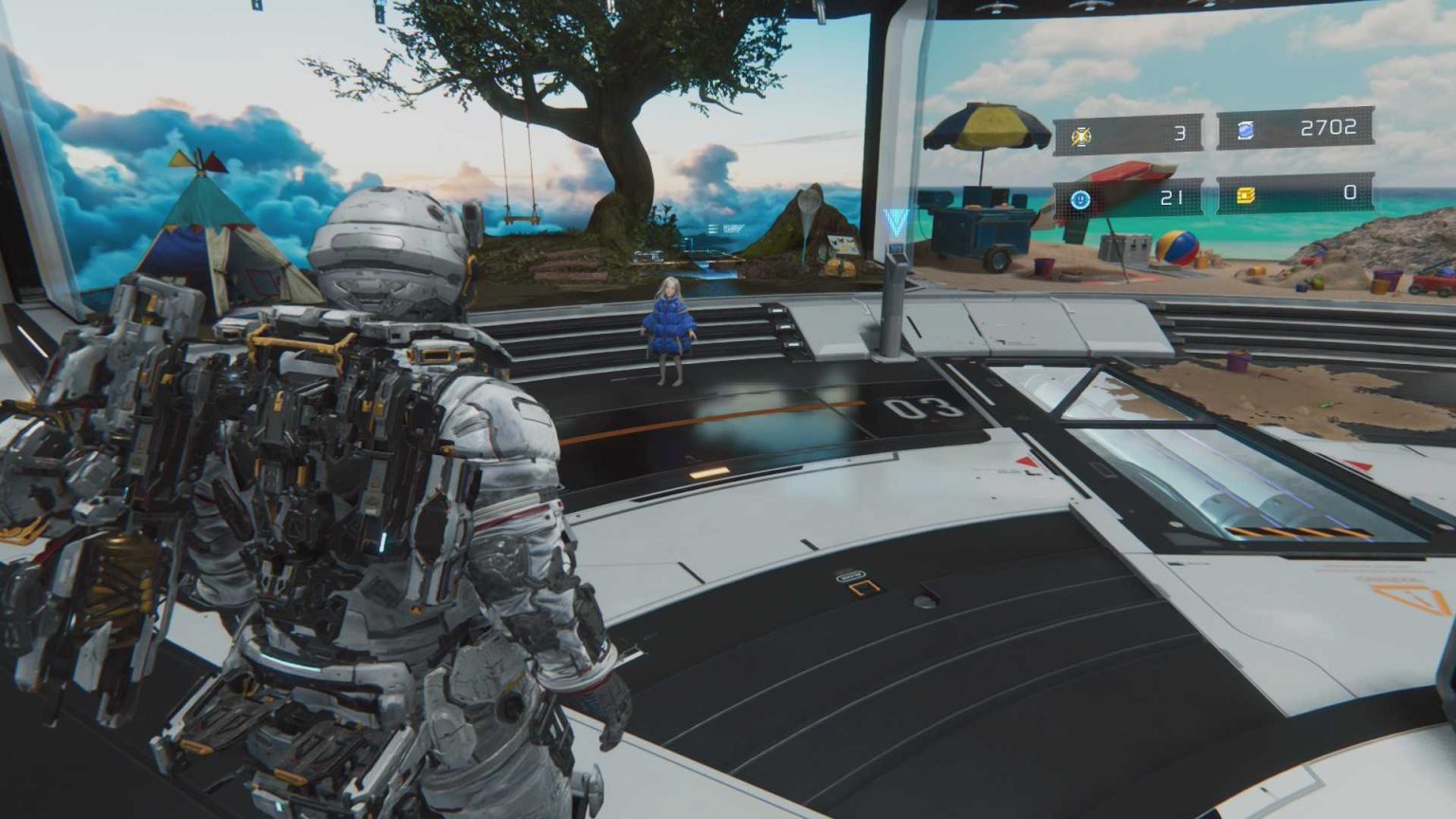This screenshot has width=1456, height=819.
Task: Click the blue triangle waypoint marker
Action: click(894, 224)
